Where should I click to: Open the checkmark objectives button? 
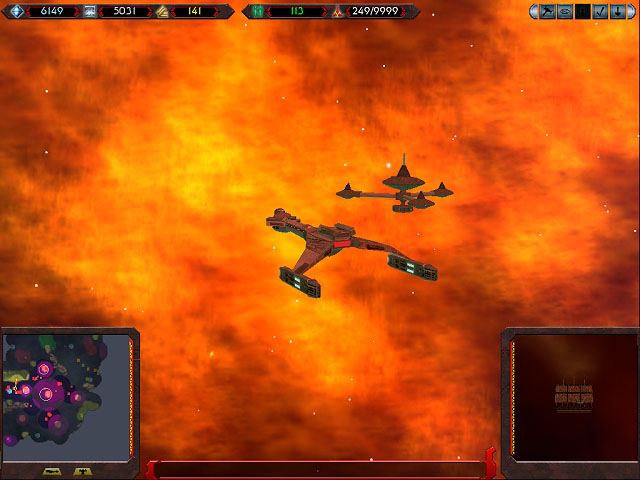[x=598, y=12]
